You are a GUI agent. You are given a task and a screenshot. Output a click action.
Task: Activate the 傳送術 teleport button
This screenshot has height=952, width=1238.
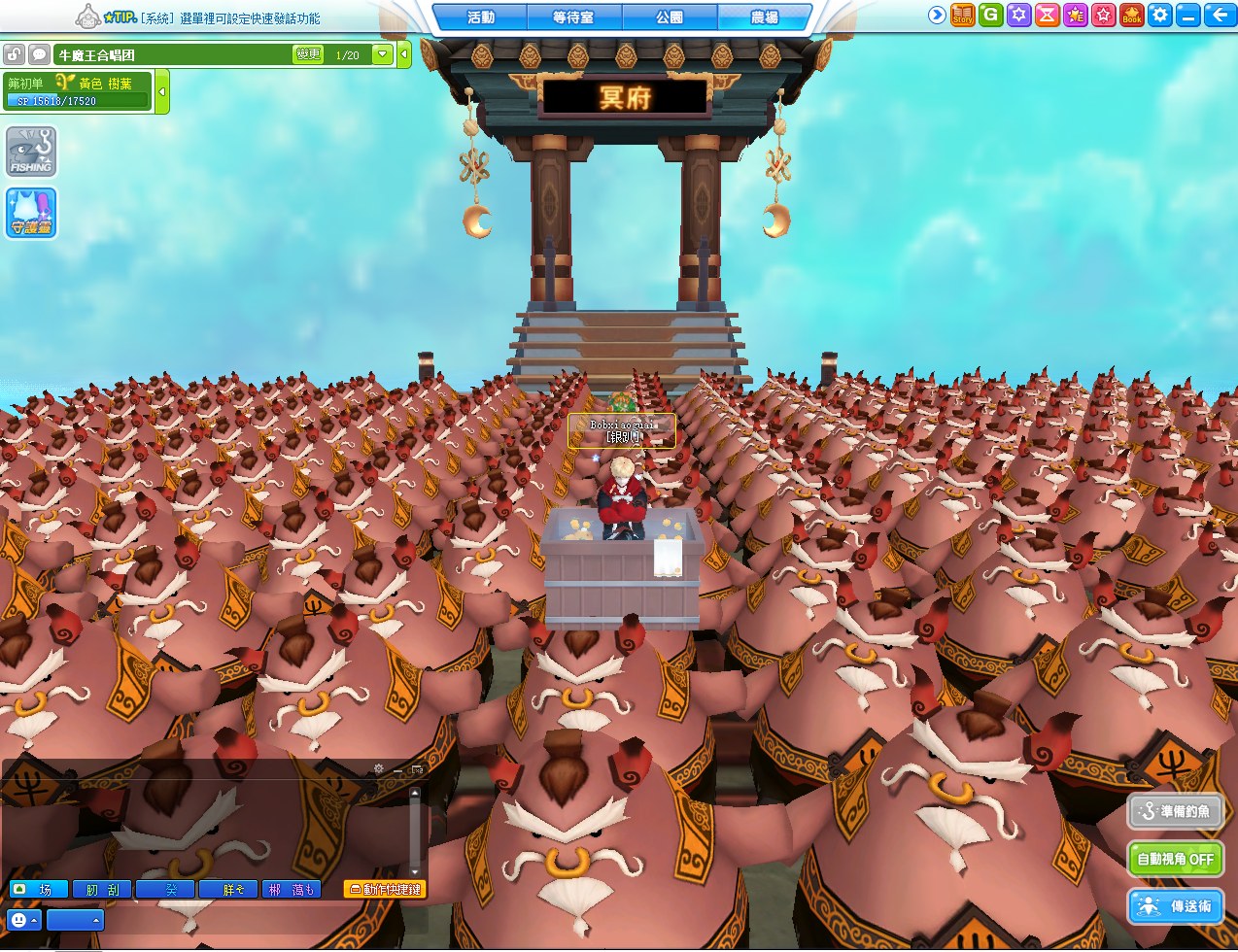tap(1175, 906)
